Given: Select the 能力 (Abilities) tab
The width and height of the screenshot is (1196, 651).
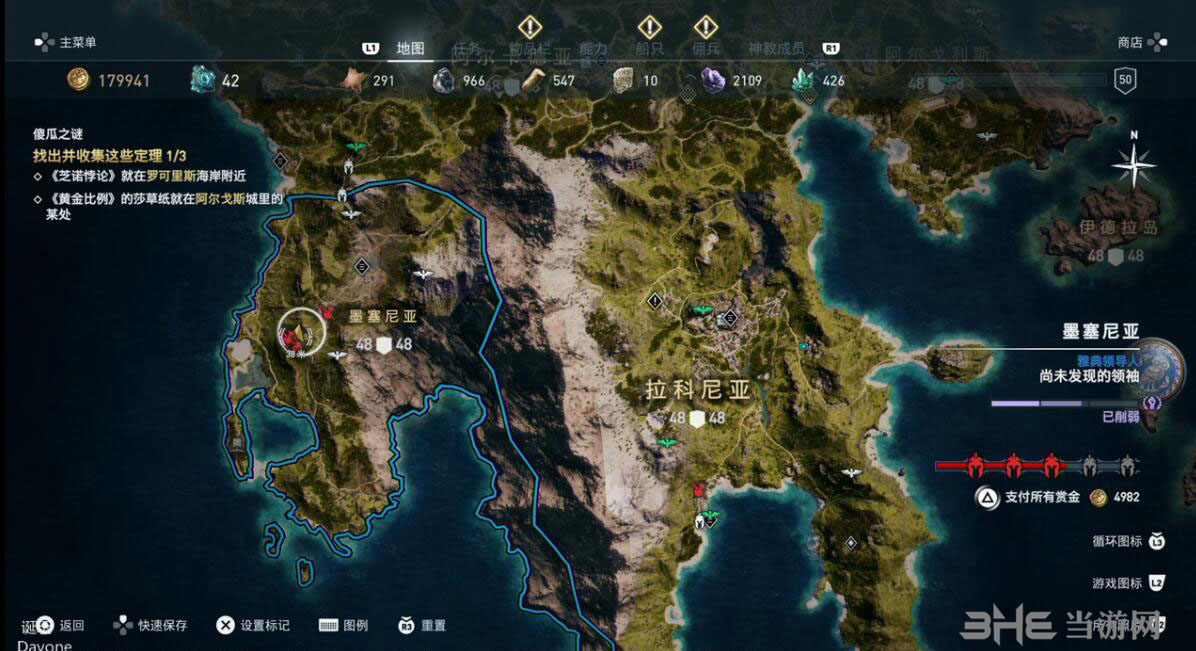Looking at the screenshot, I should coord(593,48).
